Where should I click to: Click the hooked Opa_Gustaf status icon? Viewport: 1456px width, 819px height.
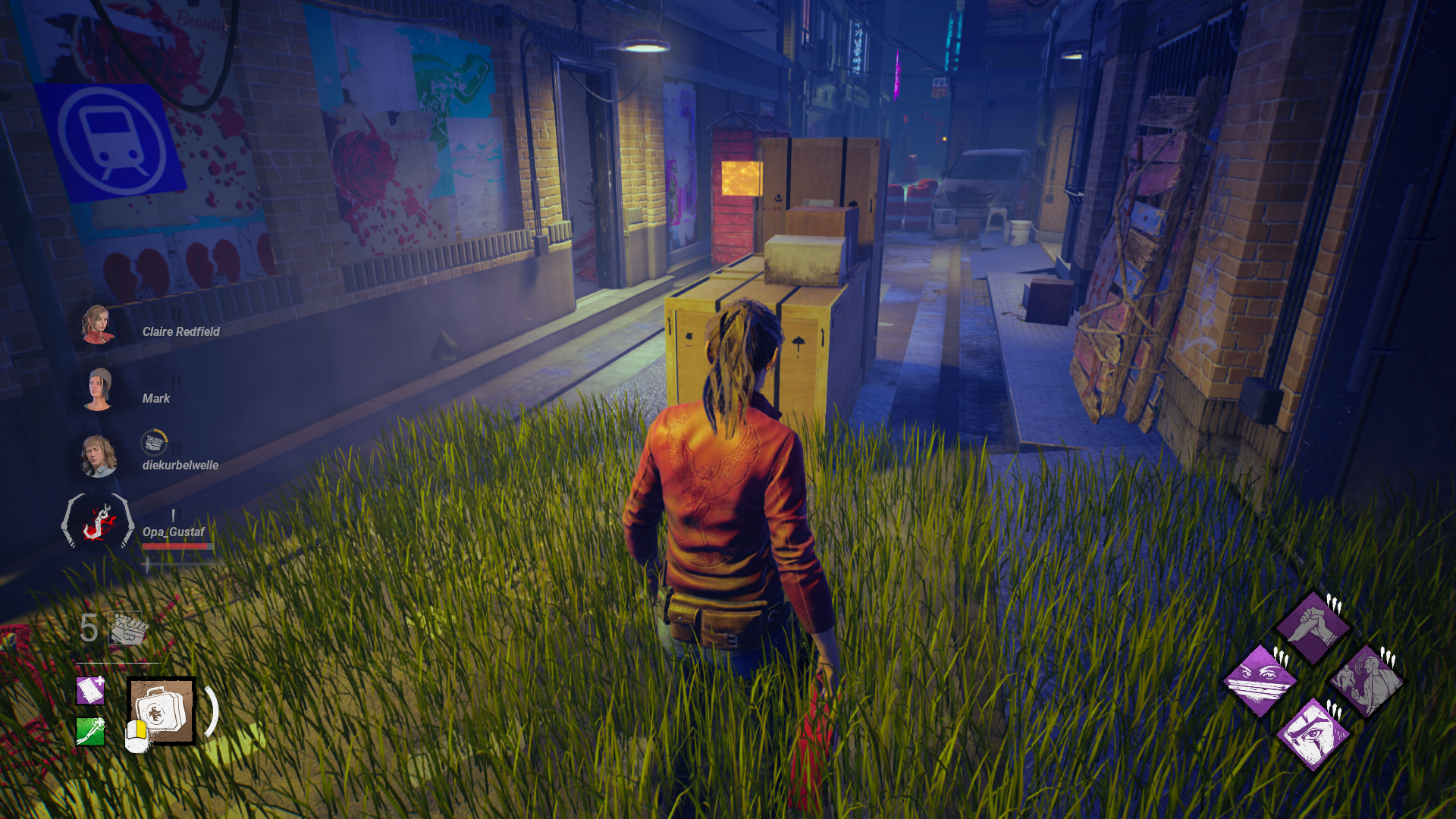click(98, 522)
